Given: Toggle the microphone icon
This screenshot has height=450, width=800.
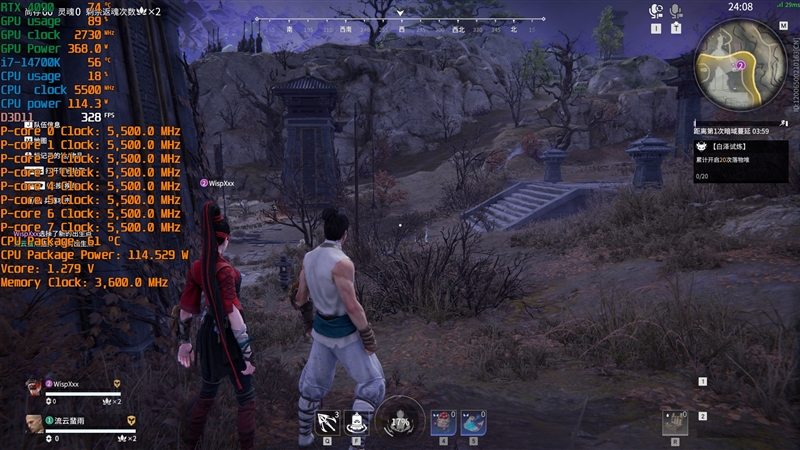Looking at the screenshot, I should click(676, 12).
